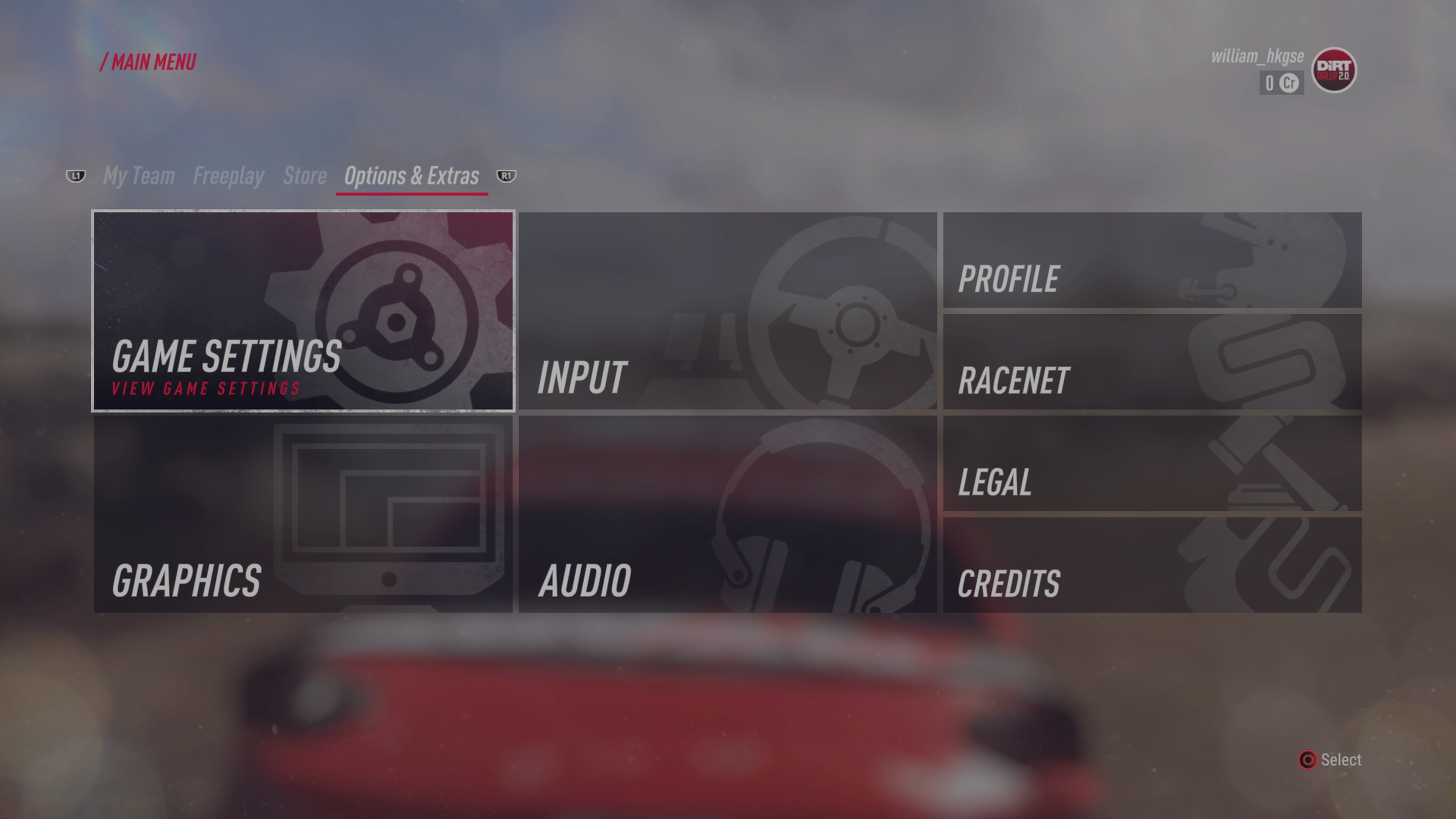Open the Graphics settings tile
The height and width of the screenshot is (819, 1456).
point(303,515)
